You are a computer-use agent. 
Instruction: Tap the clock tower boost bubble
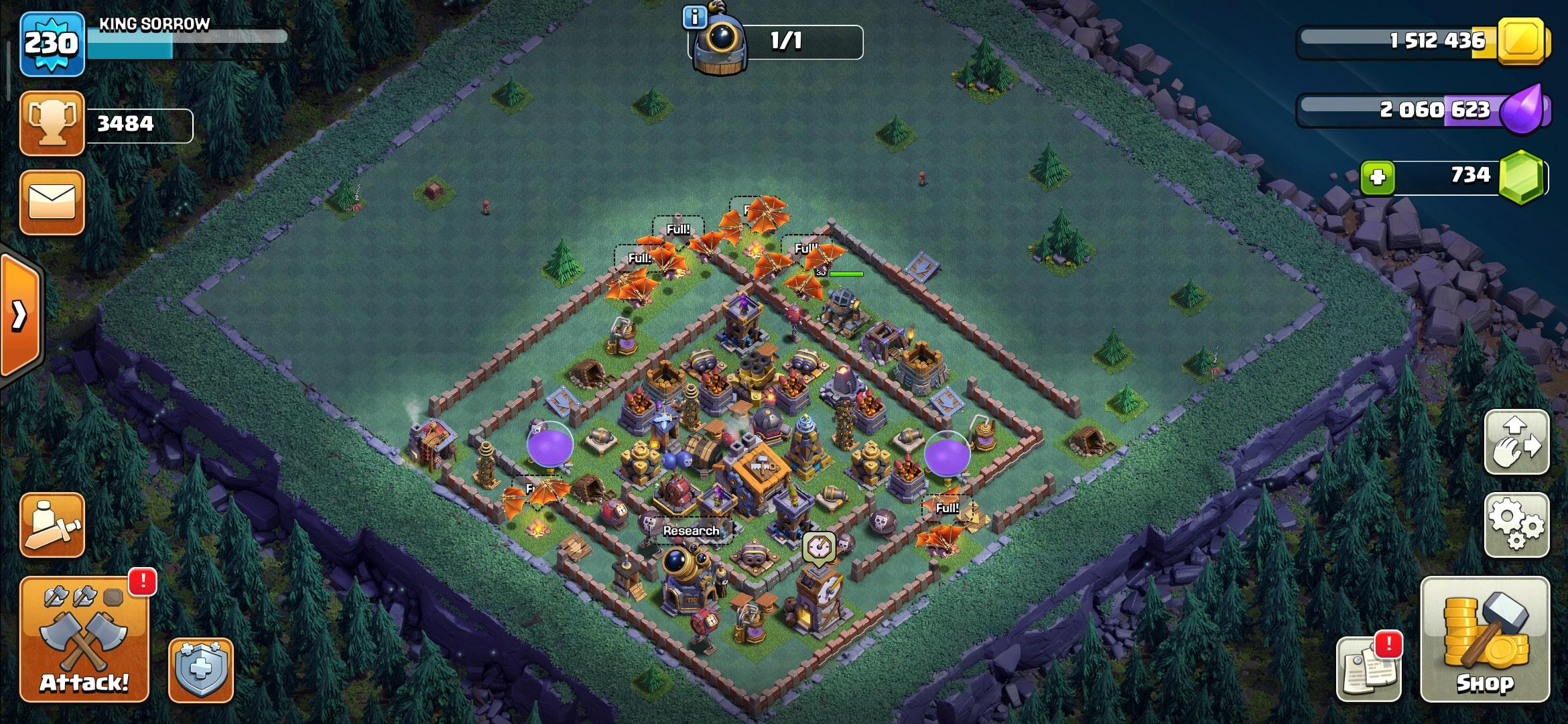pos(819,547)
